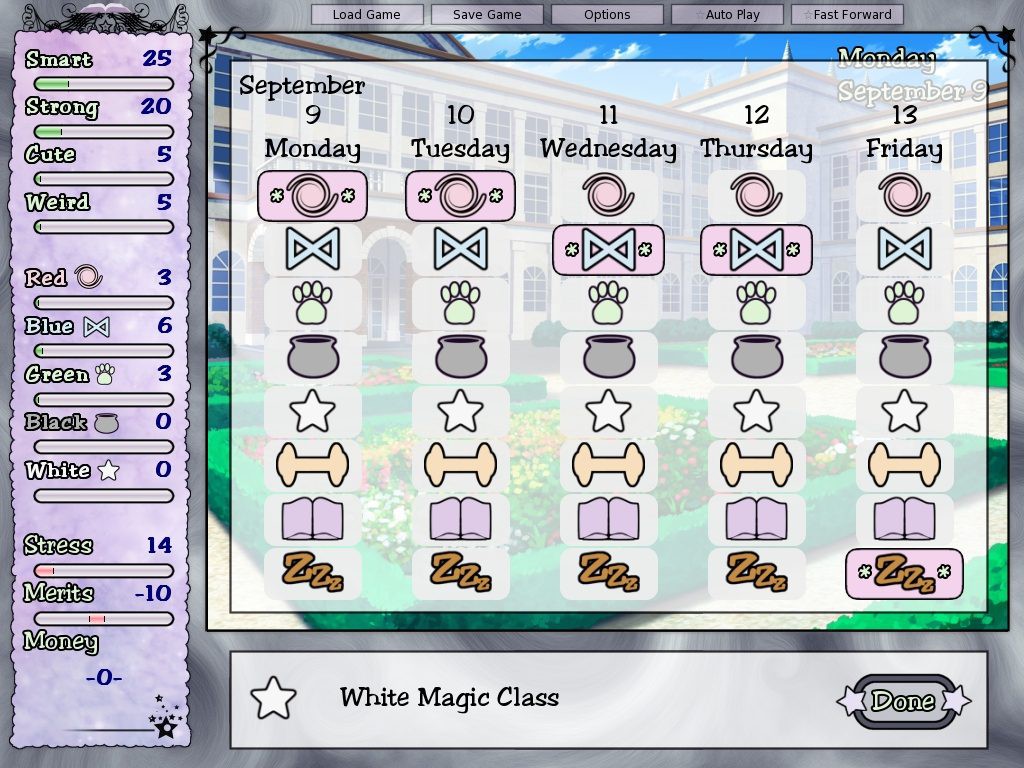Click the Save Game button

click(x=487, y=15)
